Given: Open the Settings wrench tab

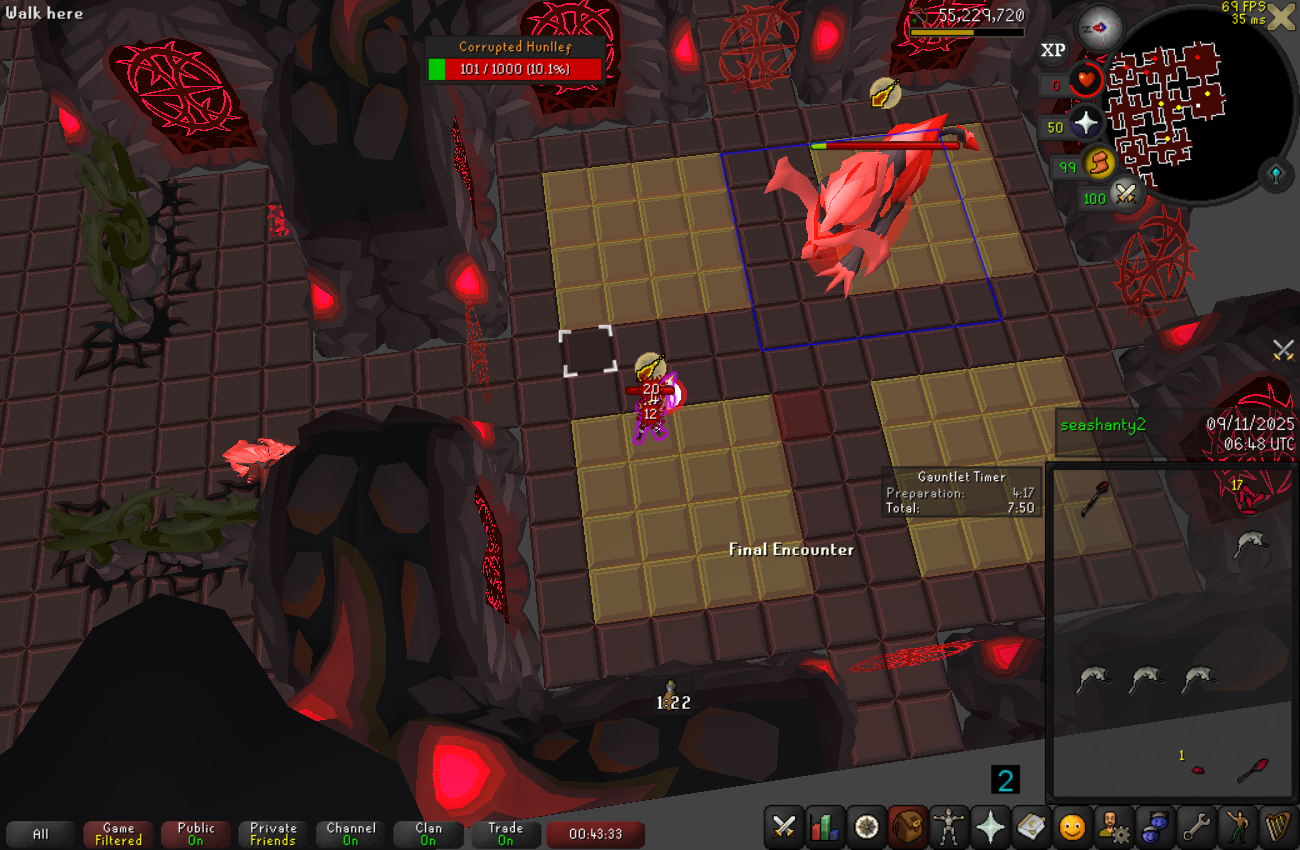Looking at the screenshot, I should pyautogui.click(x=1195, y=827).
